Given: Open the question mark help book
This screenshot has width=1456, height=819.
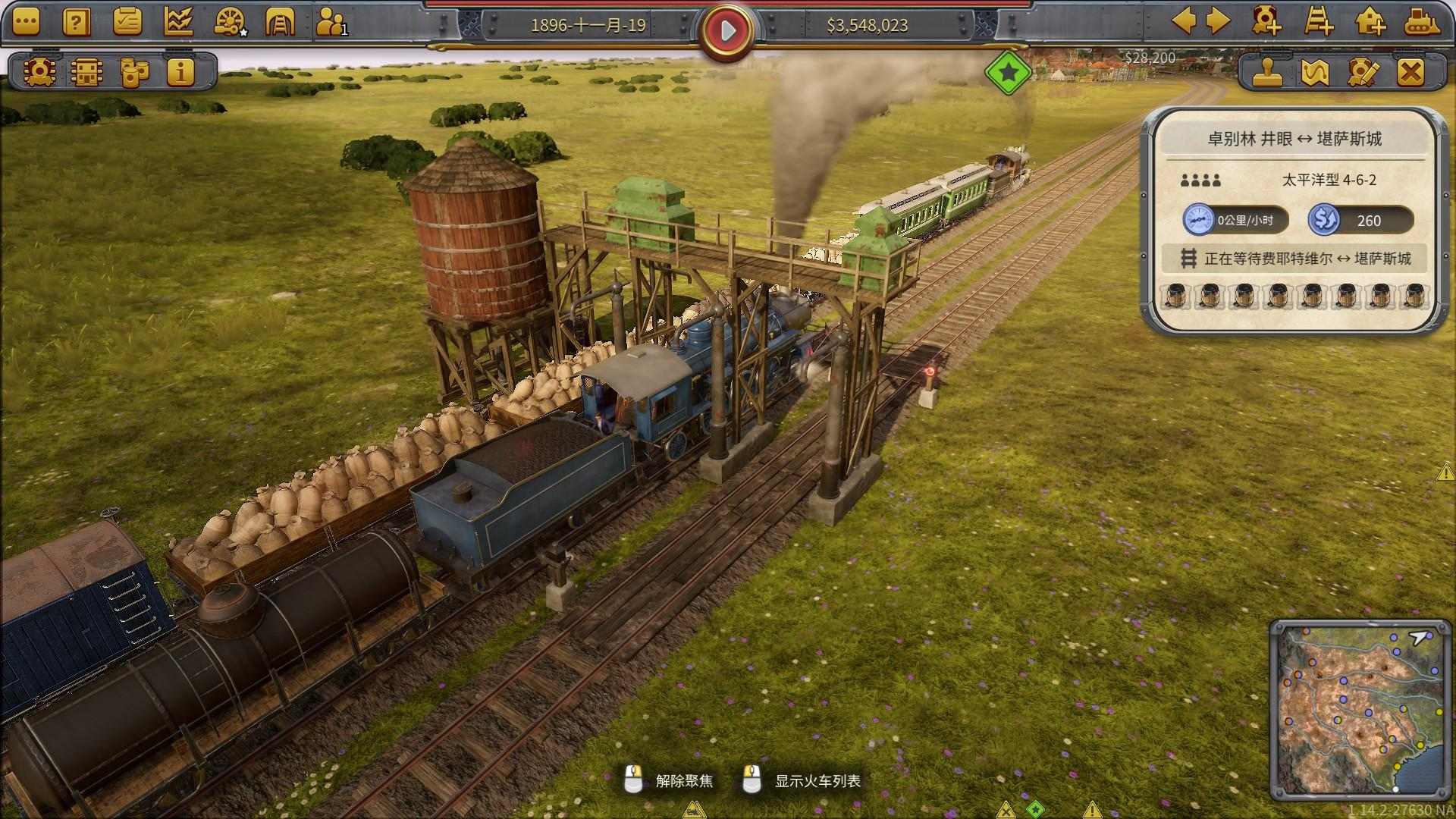Looking at the screenshot, I should click(x=76, y=22).
